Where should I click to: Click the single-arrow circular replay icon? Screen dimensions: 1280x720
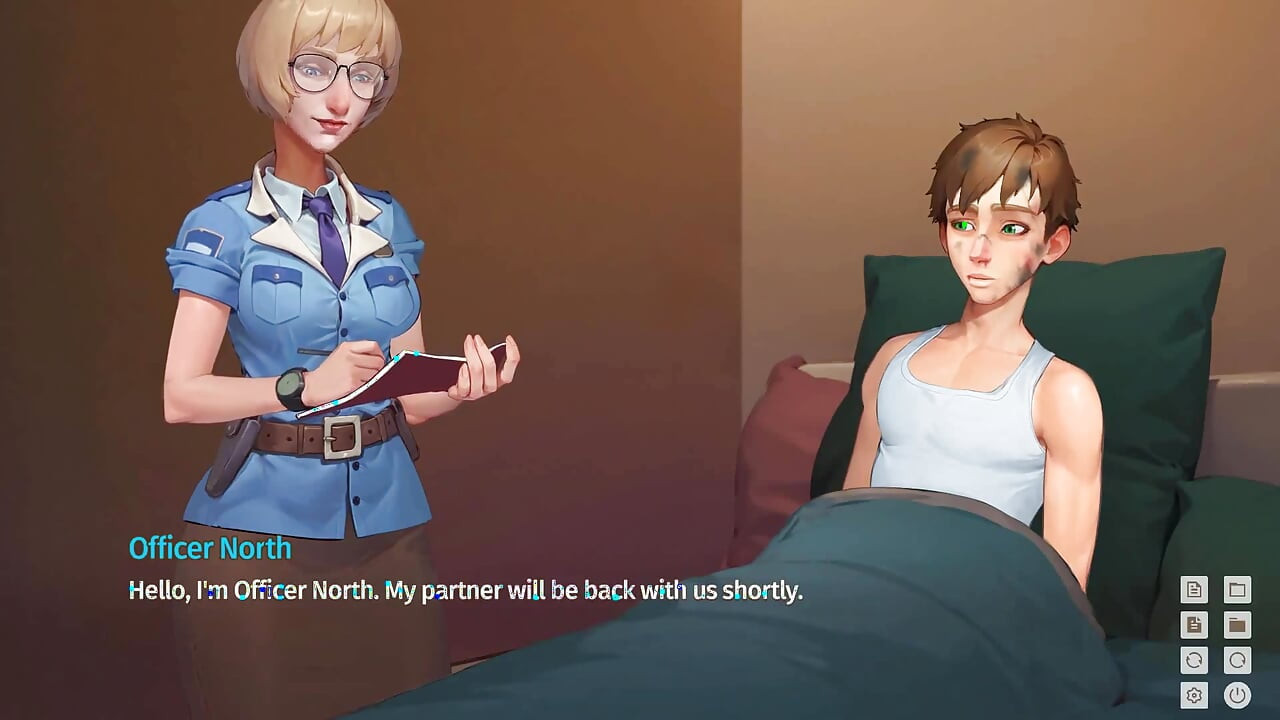[x=1237, y=660]
